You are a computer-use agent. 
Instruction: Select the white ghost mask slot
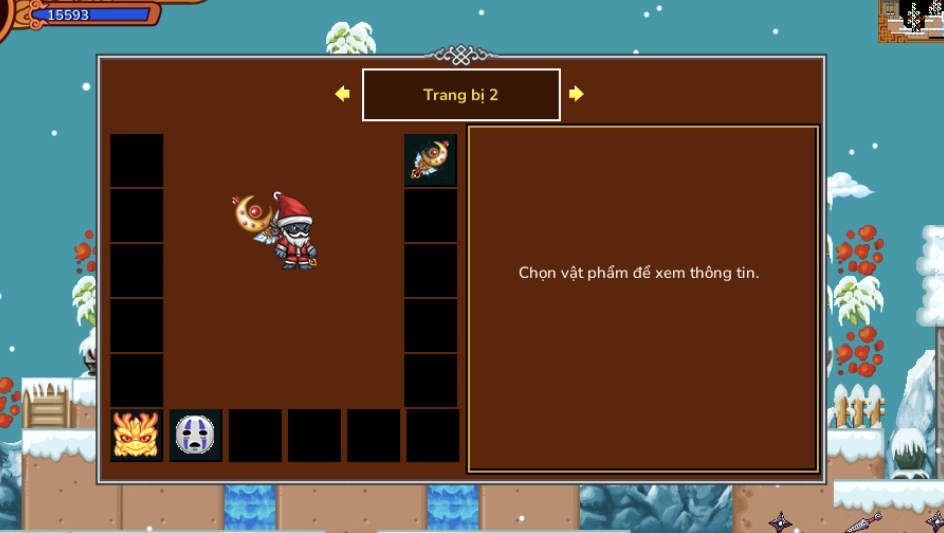tap(196, 435)
